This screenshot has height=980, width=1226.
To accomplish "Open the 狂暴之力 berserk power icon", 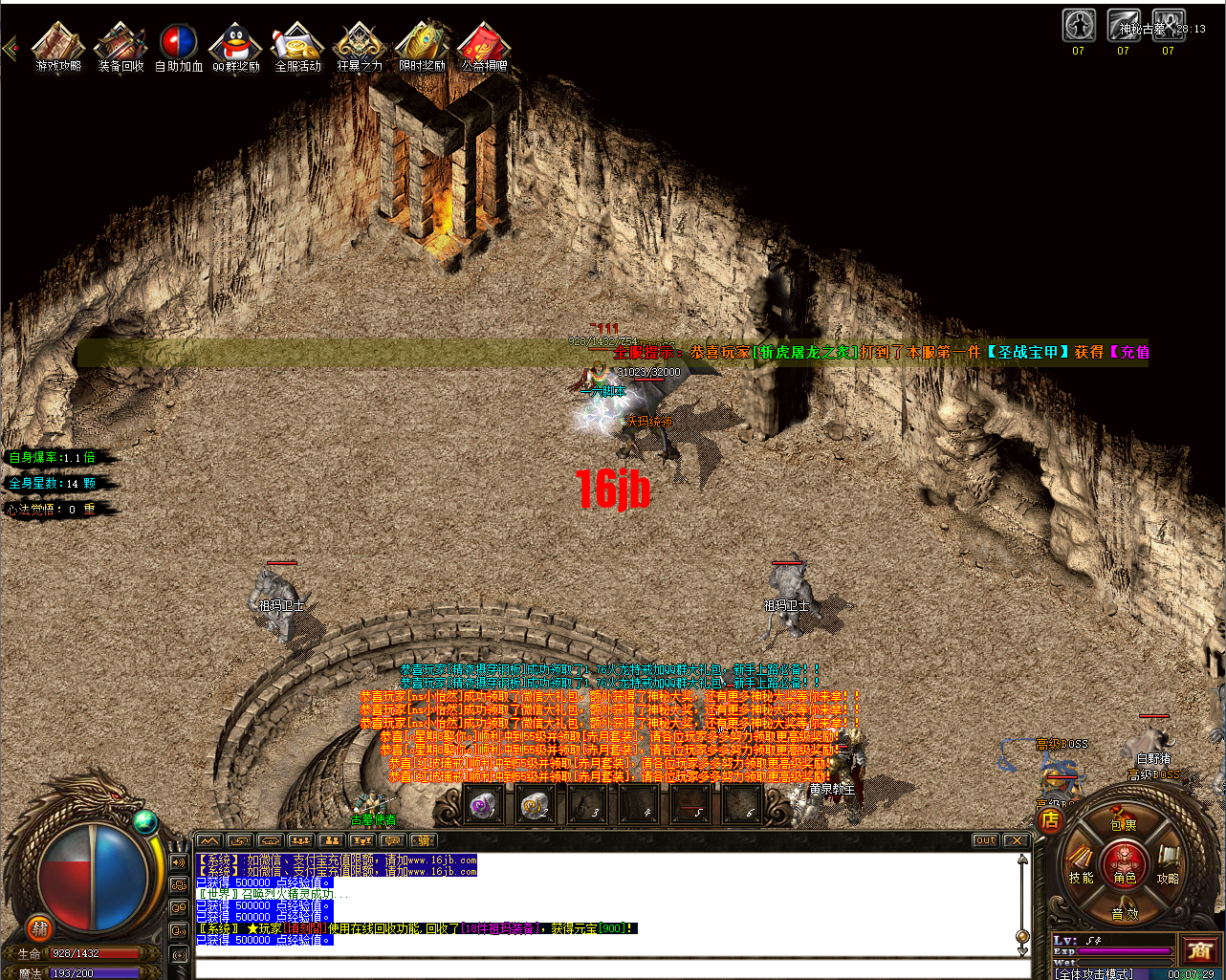I will click(x=360, y=43).
